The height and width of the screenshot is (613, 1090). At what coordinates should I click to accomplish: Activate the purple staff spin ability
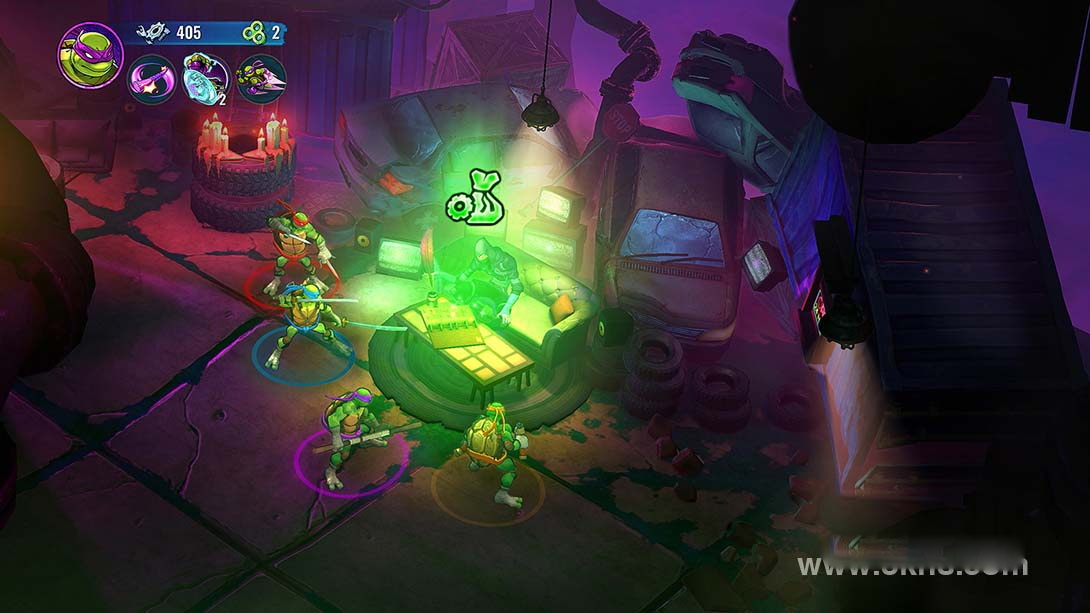pyautogui.click(x=152, y=79)
